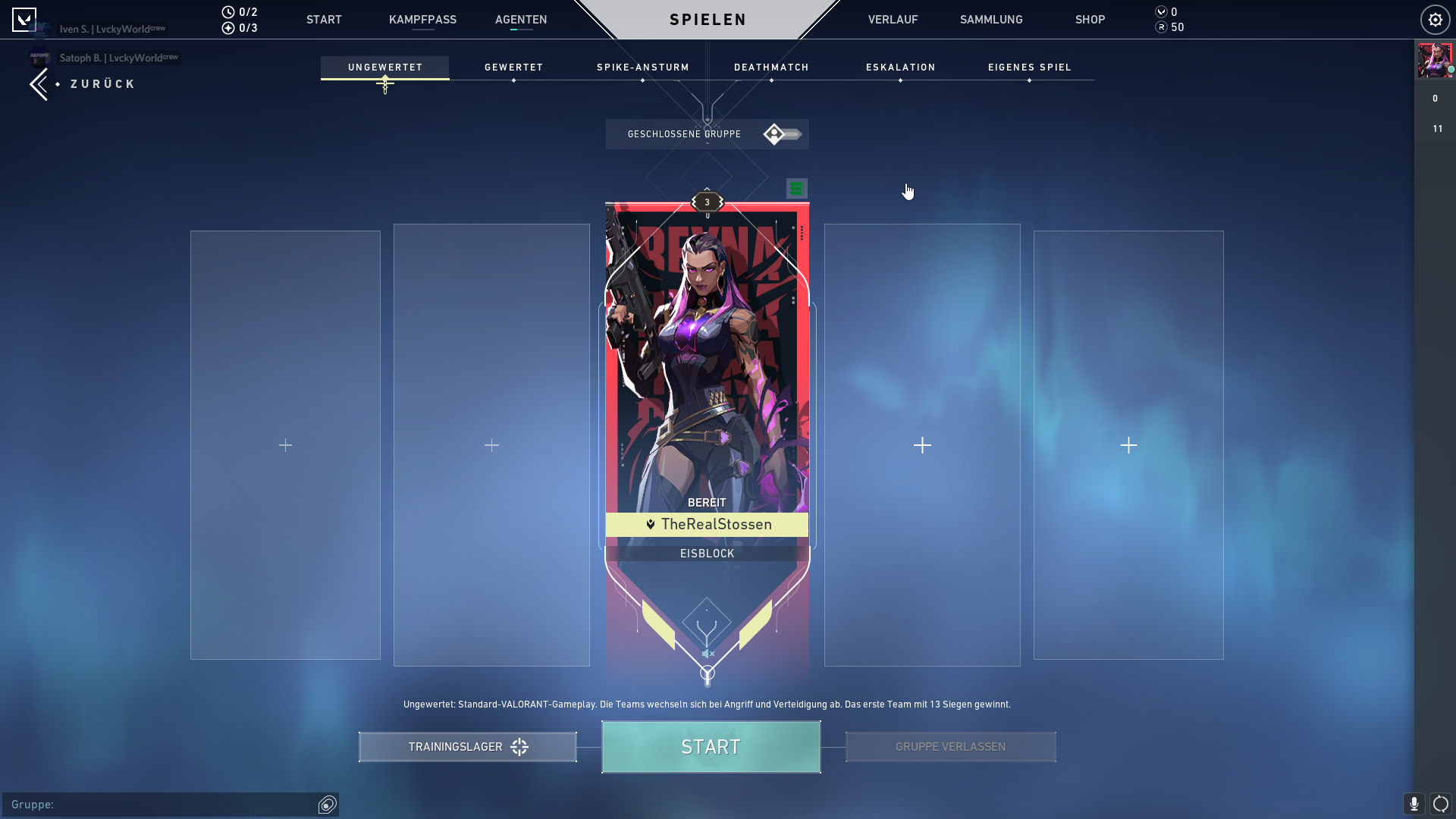Select the Eskalation mode tab

(x=900, y=67)
